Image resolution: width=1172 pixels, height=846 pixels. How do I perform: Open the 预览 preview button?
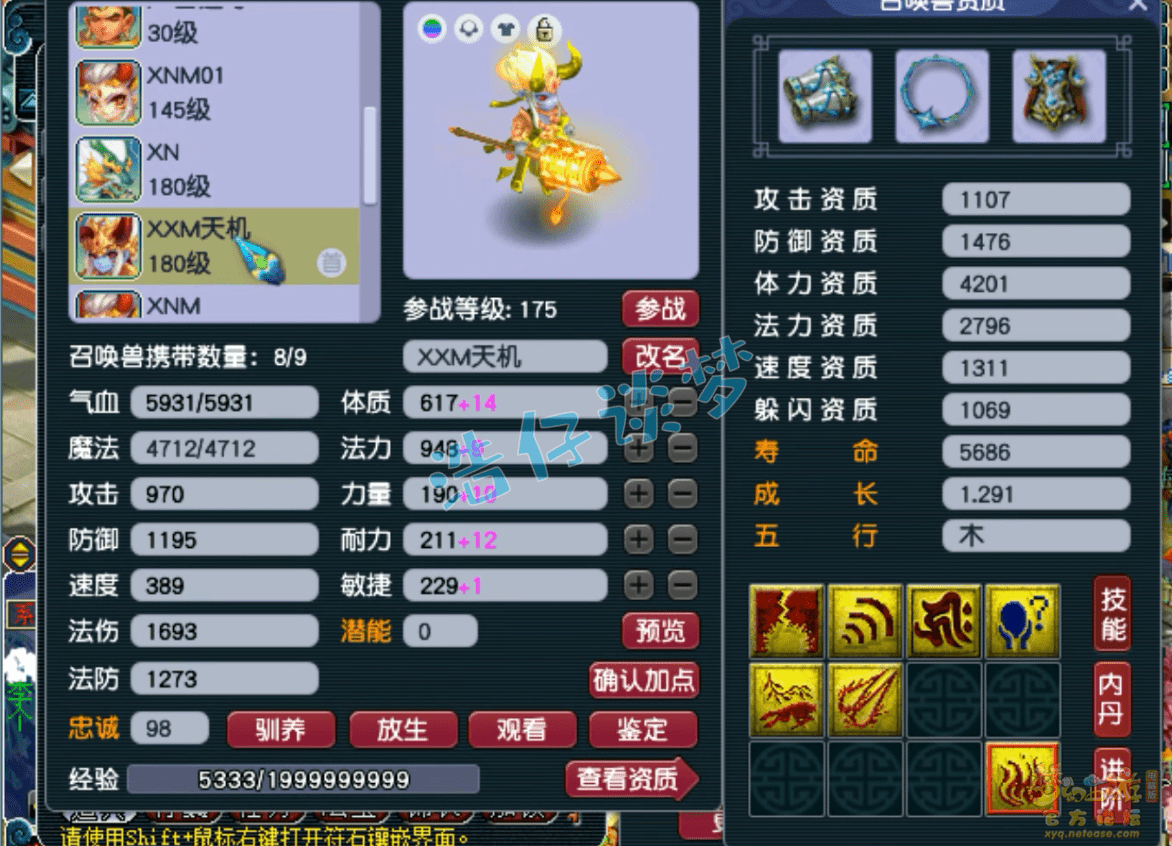[660, 631]
